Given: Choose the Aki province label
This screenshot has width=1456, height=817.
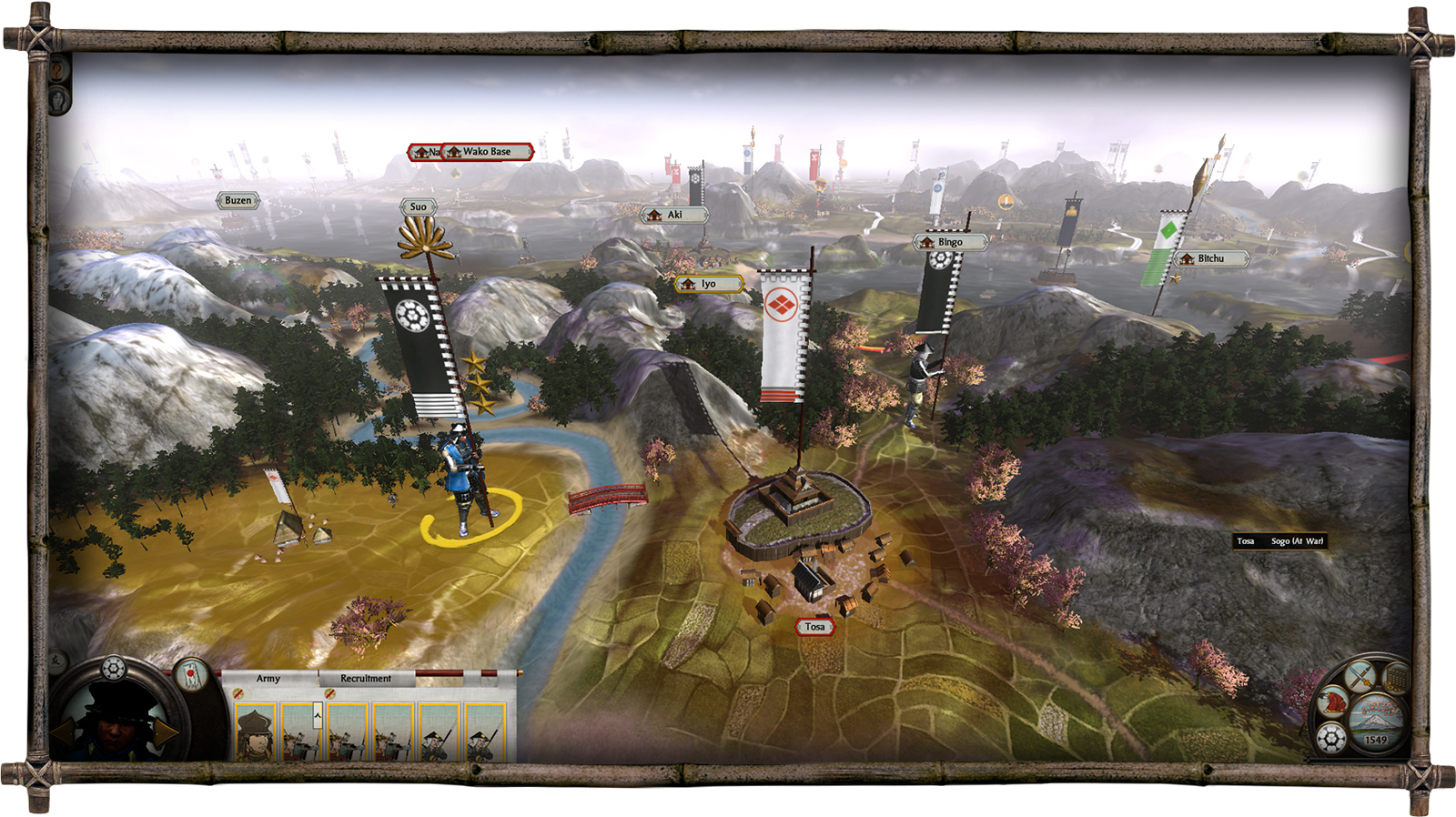Looking at the screenshot, I should tap(673, 215).
